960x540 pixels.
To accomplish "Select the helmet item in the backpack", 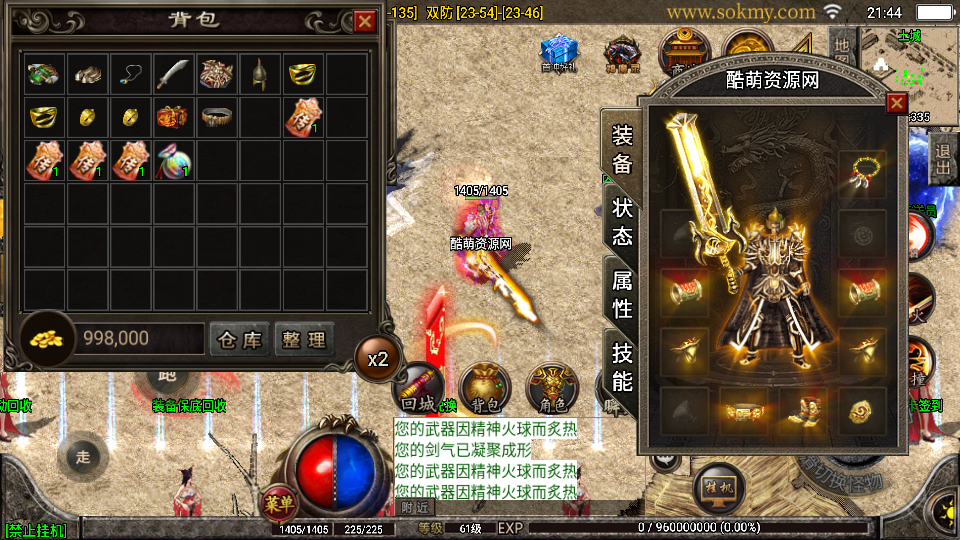I will tap(259, 73).
